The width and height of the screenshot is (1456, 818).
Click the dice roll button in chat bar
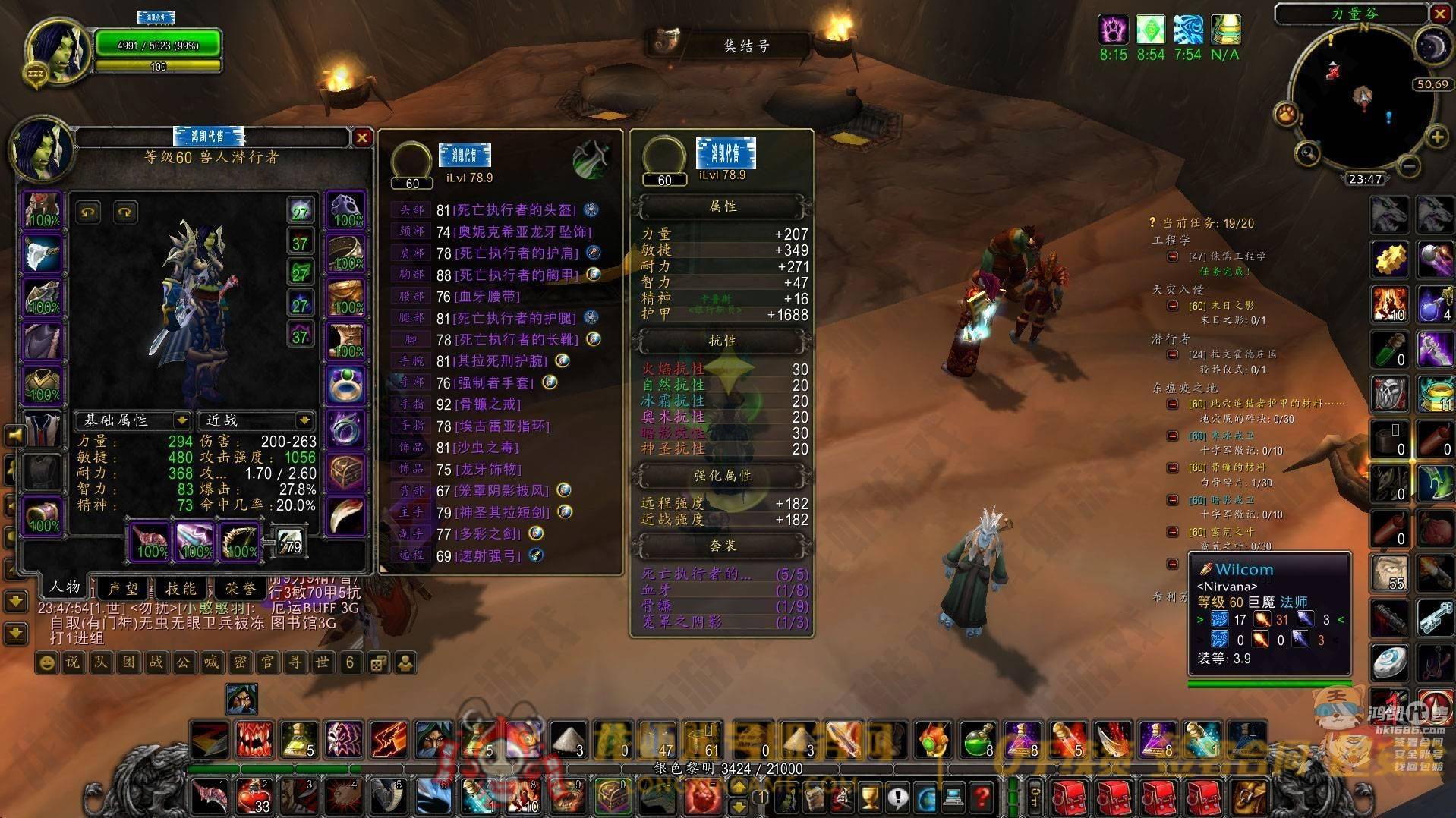click(x=377, y=663)
